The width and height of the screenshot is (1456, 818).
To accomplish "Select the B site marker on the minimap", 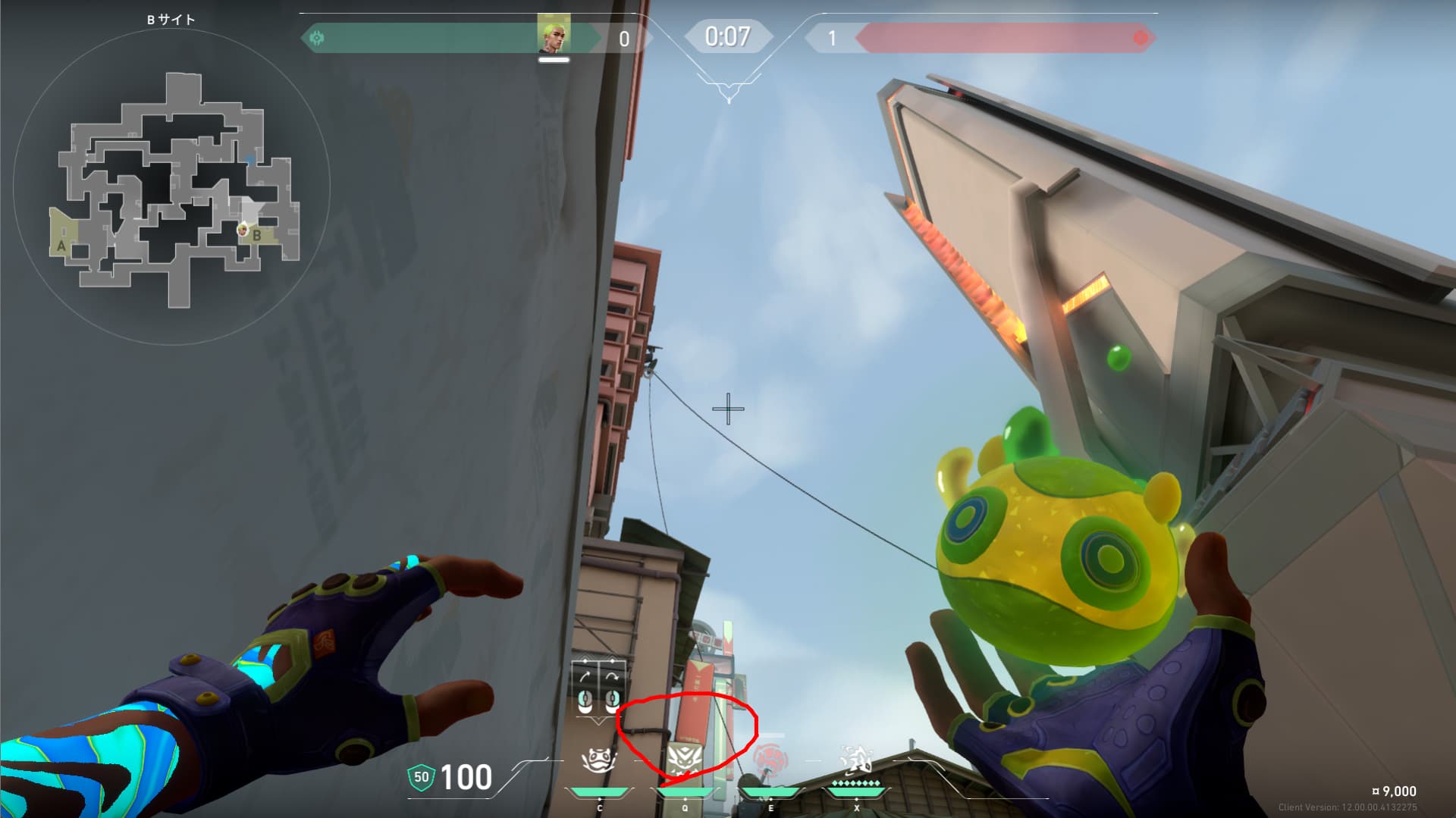I will [257, 236].
